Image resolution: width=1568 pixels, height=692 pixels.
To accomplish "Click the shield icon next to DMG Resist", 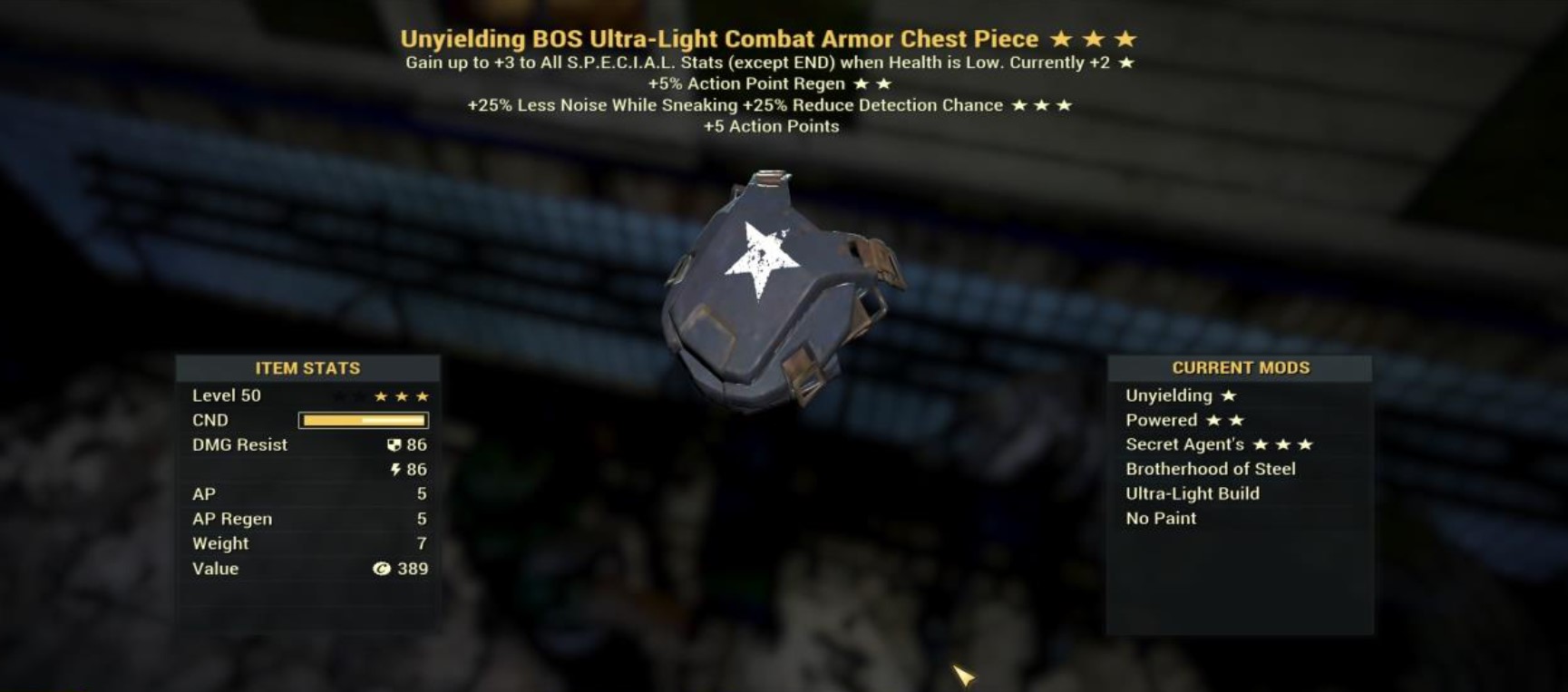I will 394,444.
